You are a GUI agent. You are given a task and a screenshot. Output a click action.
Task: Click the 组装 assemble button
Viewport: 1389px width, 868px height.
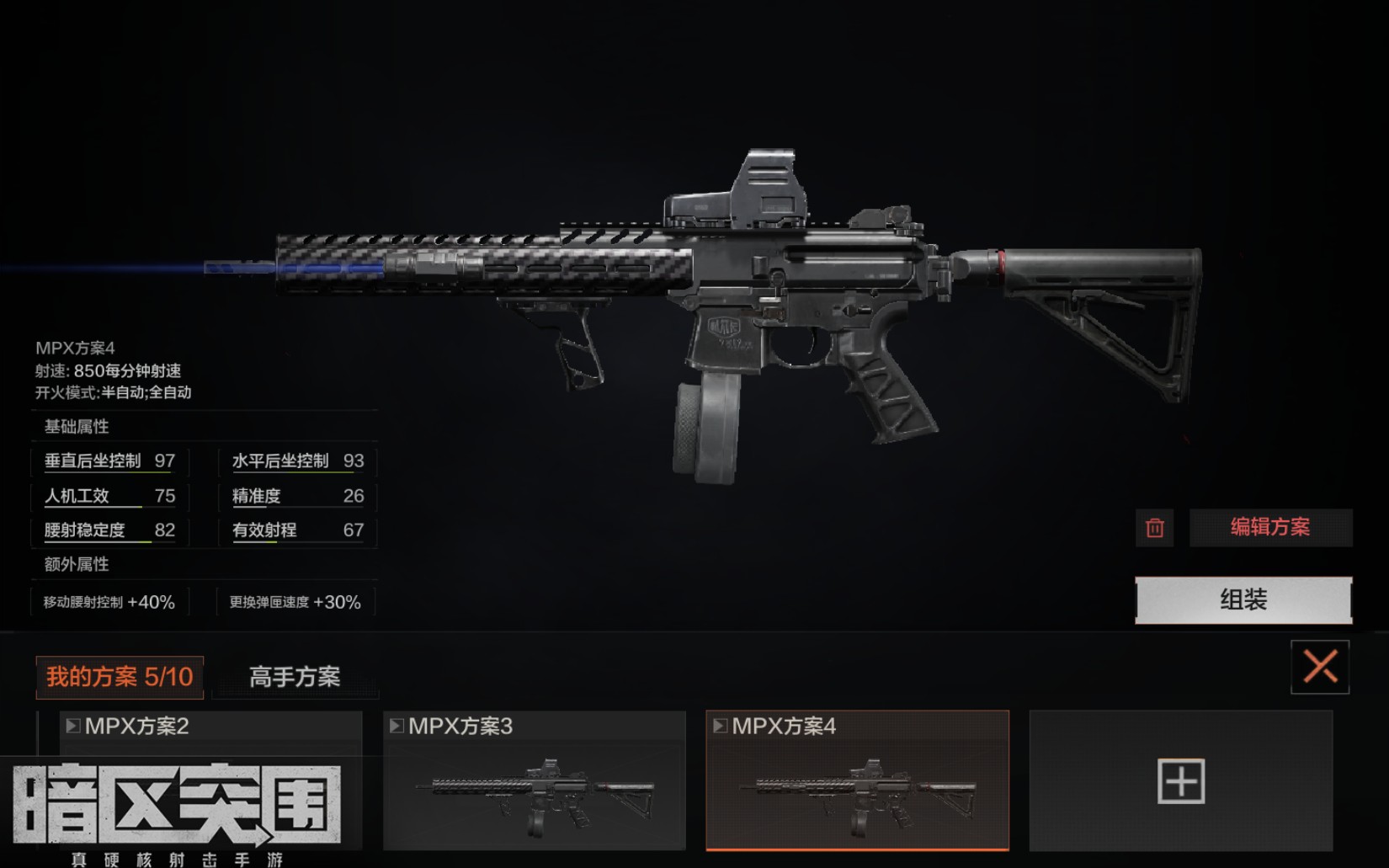1243,600
